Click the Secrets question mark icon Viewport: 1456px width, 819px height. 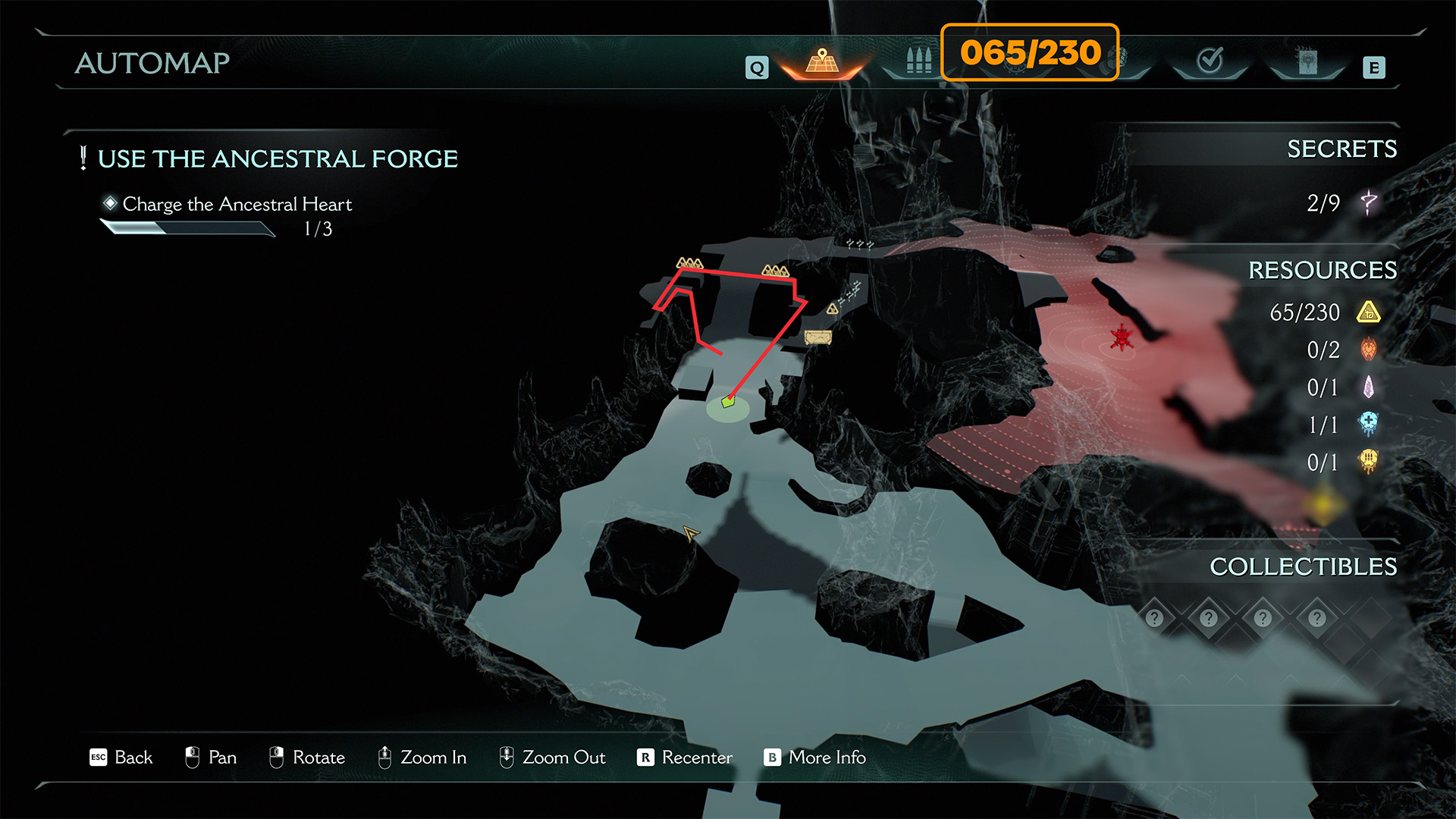tap(1369, 202)
